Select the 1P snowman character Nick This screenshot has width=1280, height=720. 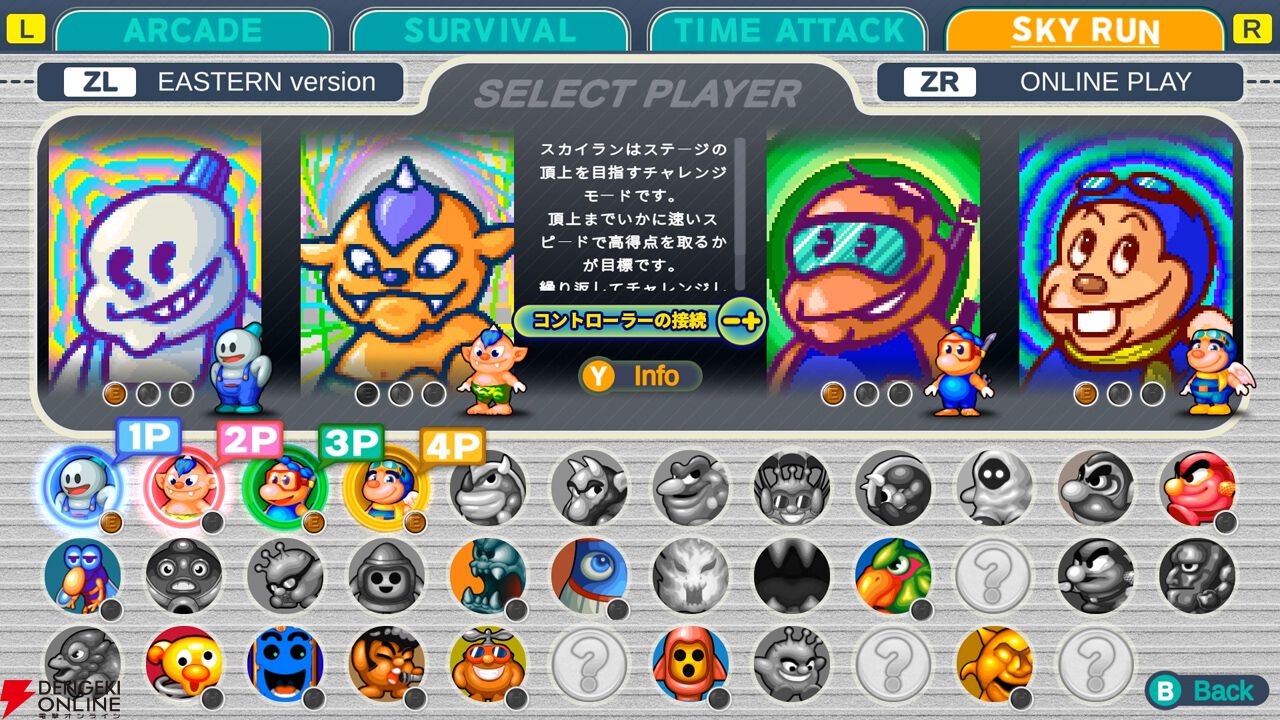tap(82, 487)
